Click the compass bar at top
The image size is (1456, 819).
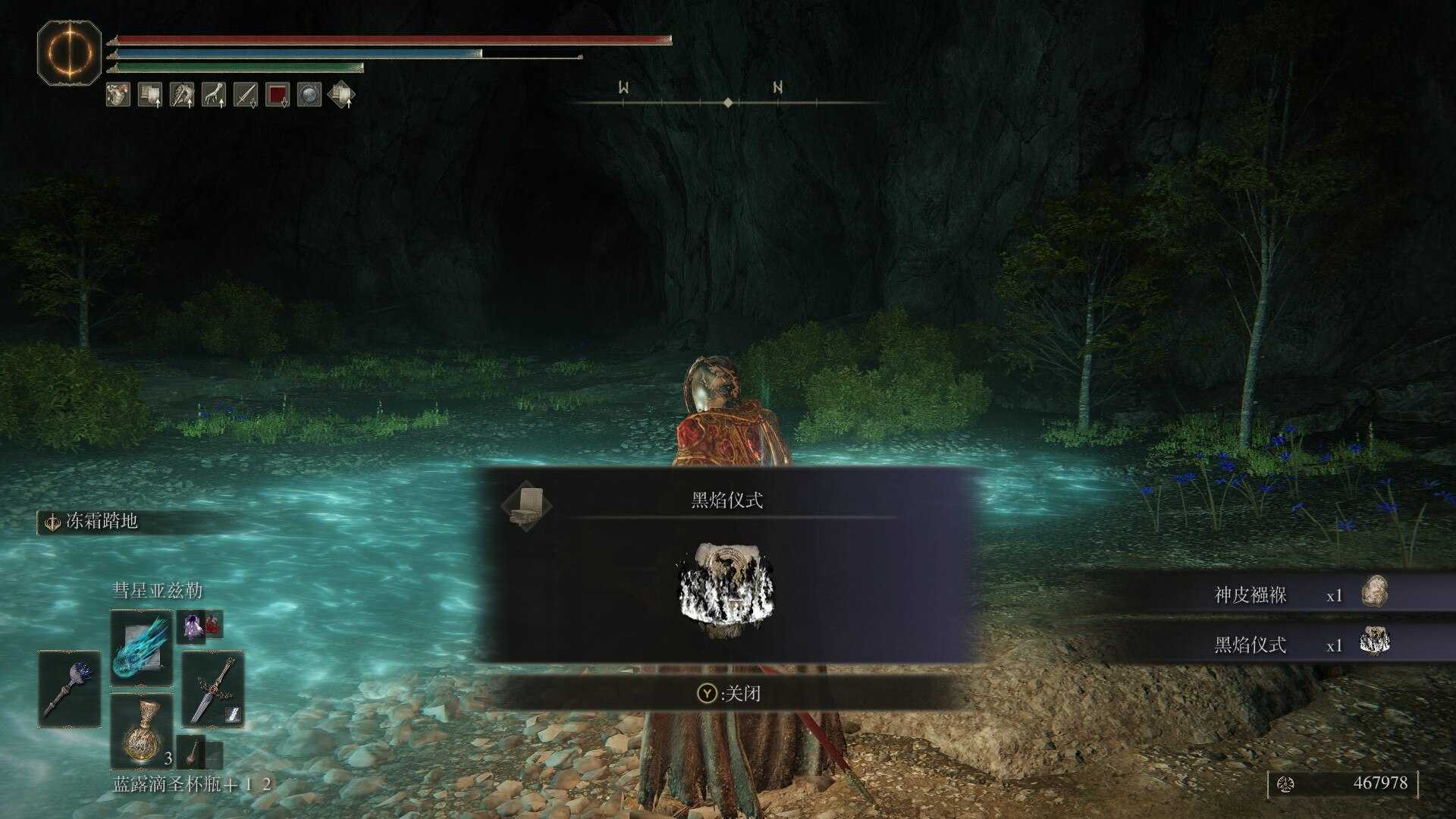tap(727, 101)
